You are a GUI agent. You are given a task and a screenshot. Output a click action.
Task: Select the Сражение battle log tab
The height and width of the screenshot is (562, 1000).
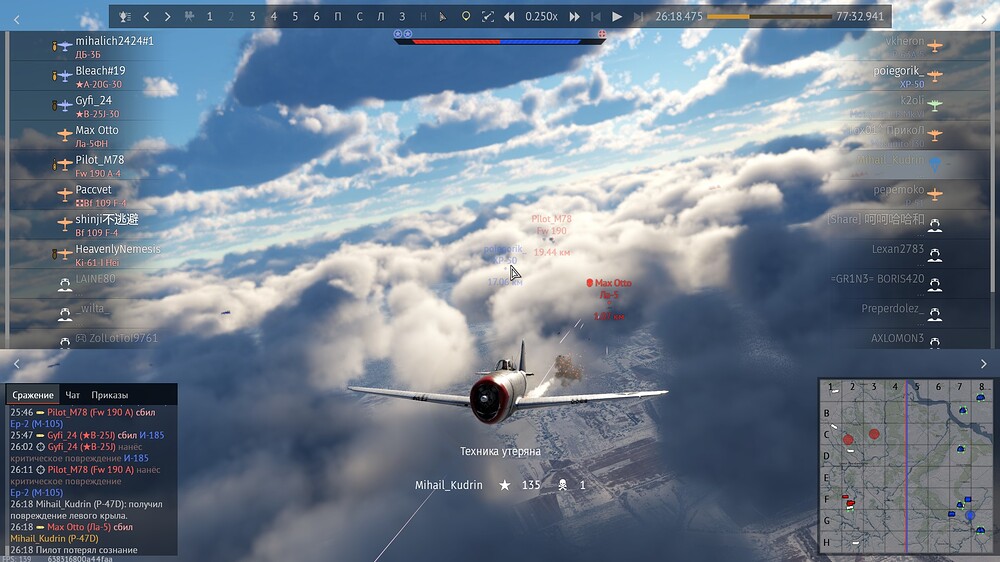click(33, 395)
